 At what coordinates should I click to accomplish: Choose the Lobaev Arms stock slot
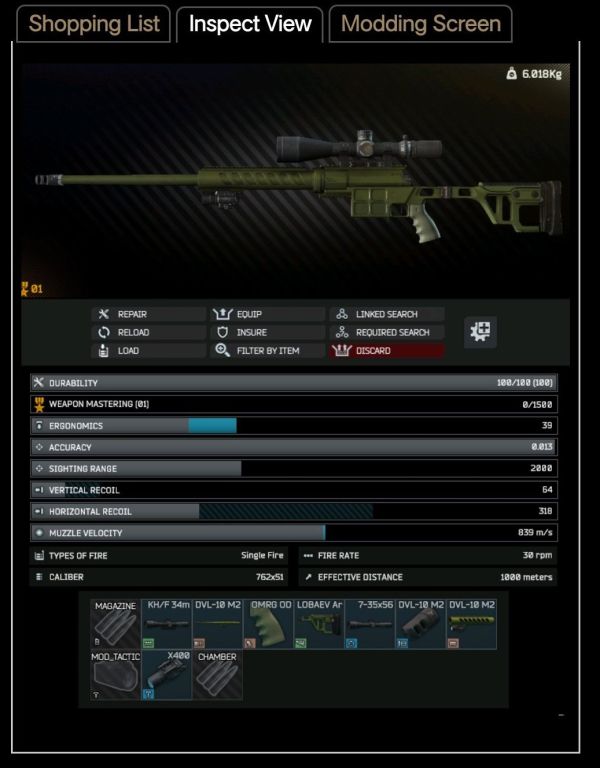click(x=319, y=624)
